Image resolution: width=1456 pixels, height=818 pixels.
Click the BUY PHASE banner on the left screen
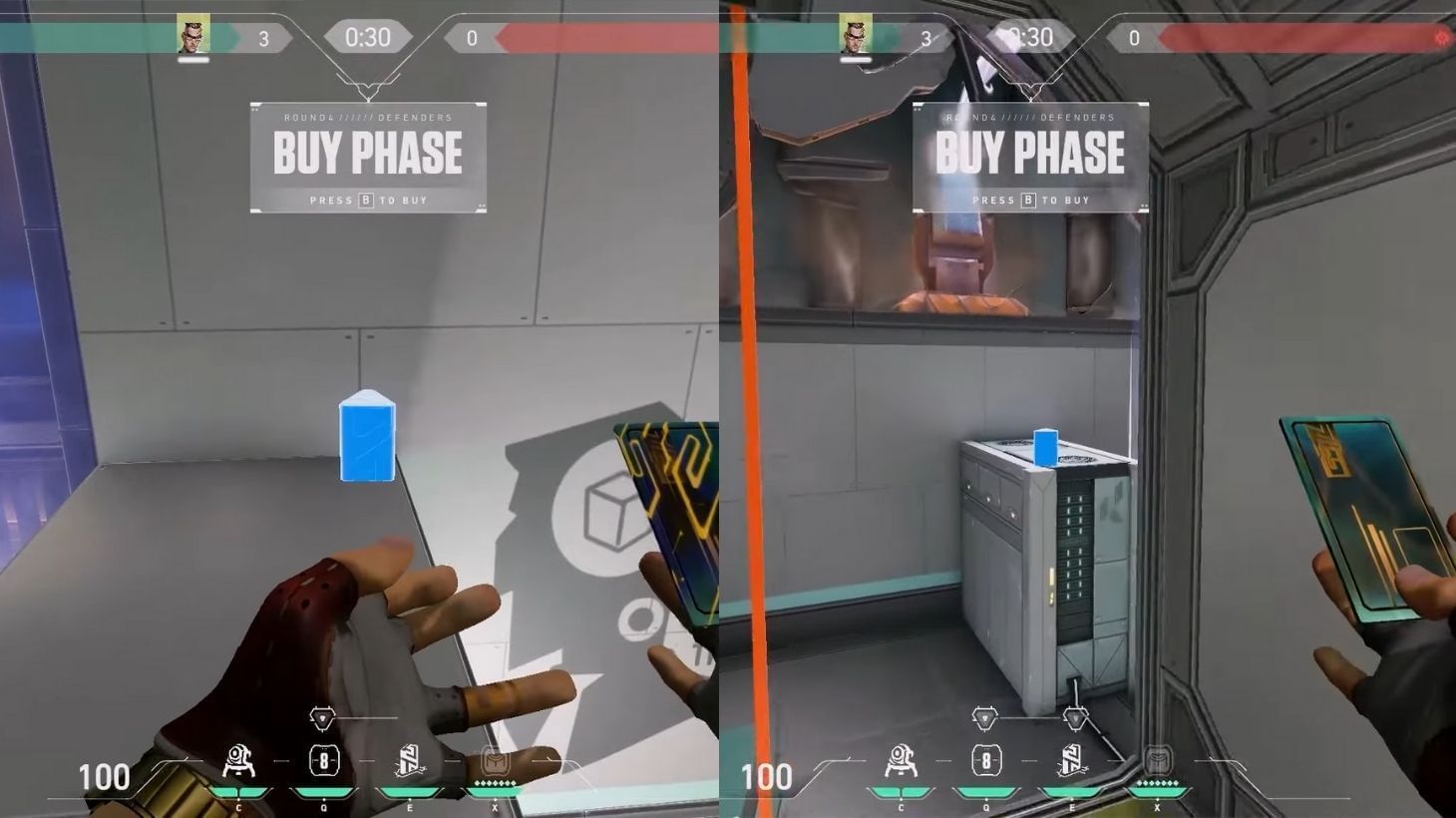pyautogui.click(x=369, y=152)
